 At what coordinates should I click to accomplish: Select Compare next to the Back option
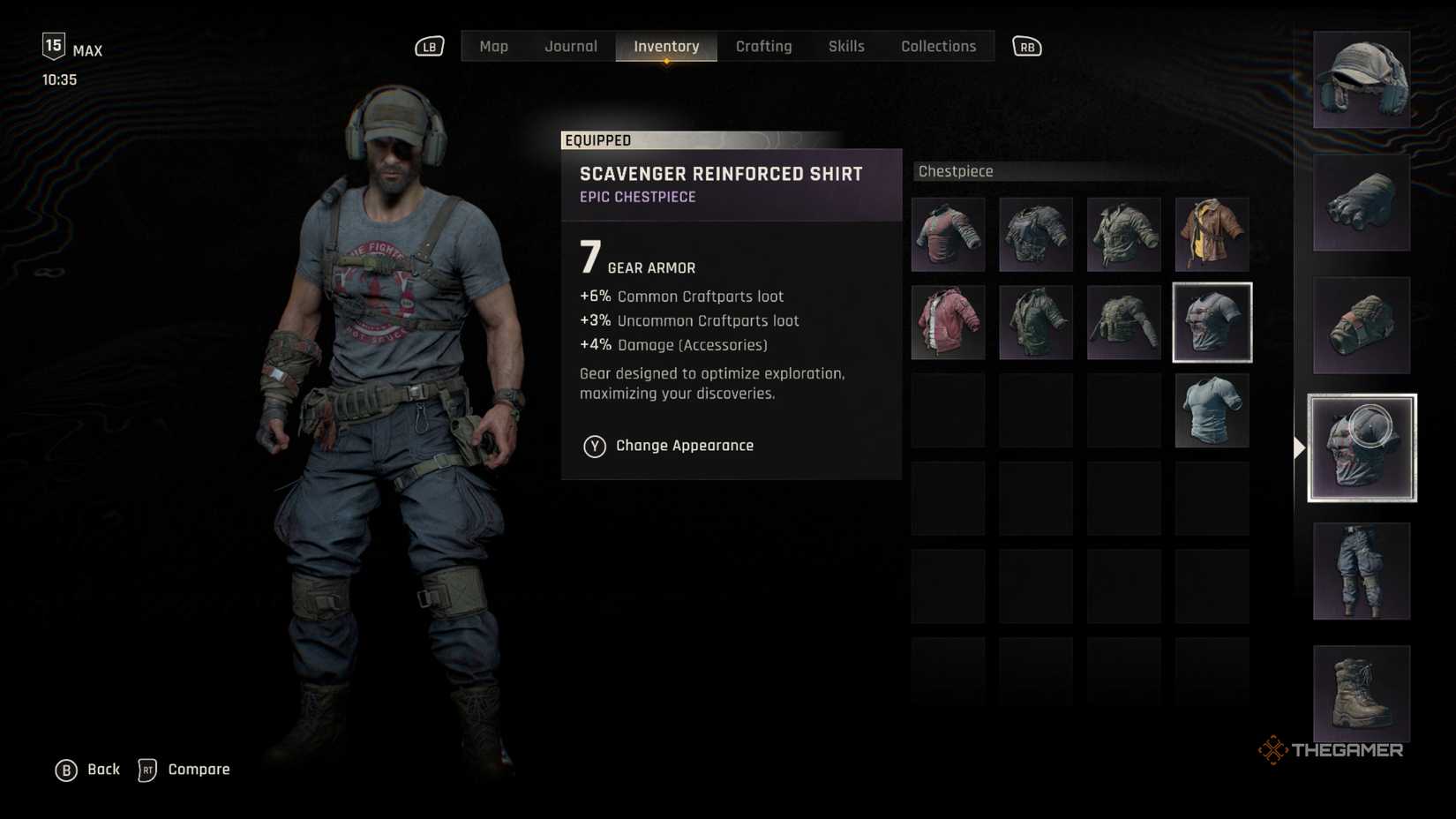click(x=198, y=769)
